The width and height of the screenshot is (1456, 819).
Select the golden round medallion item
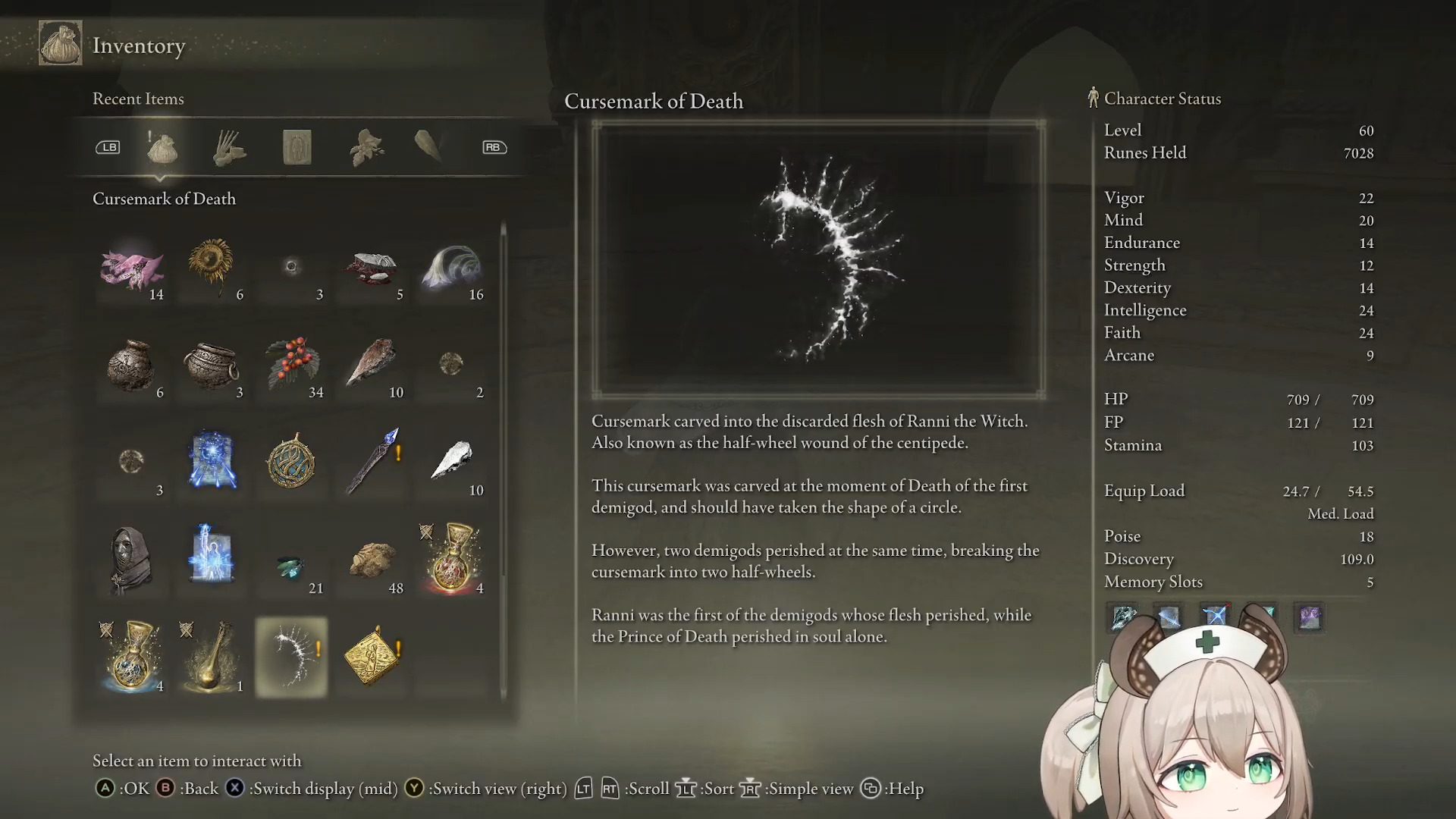(x=292, y=461)
